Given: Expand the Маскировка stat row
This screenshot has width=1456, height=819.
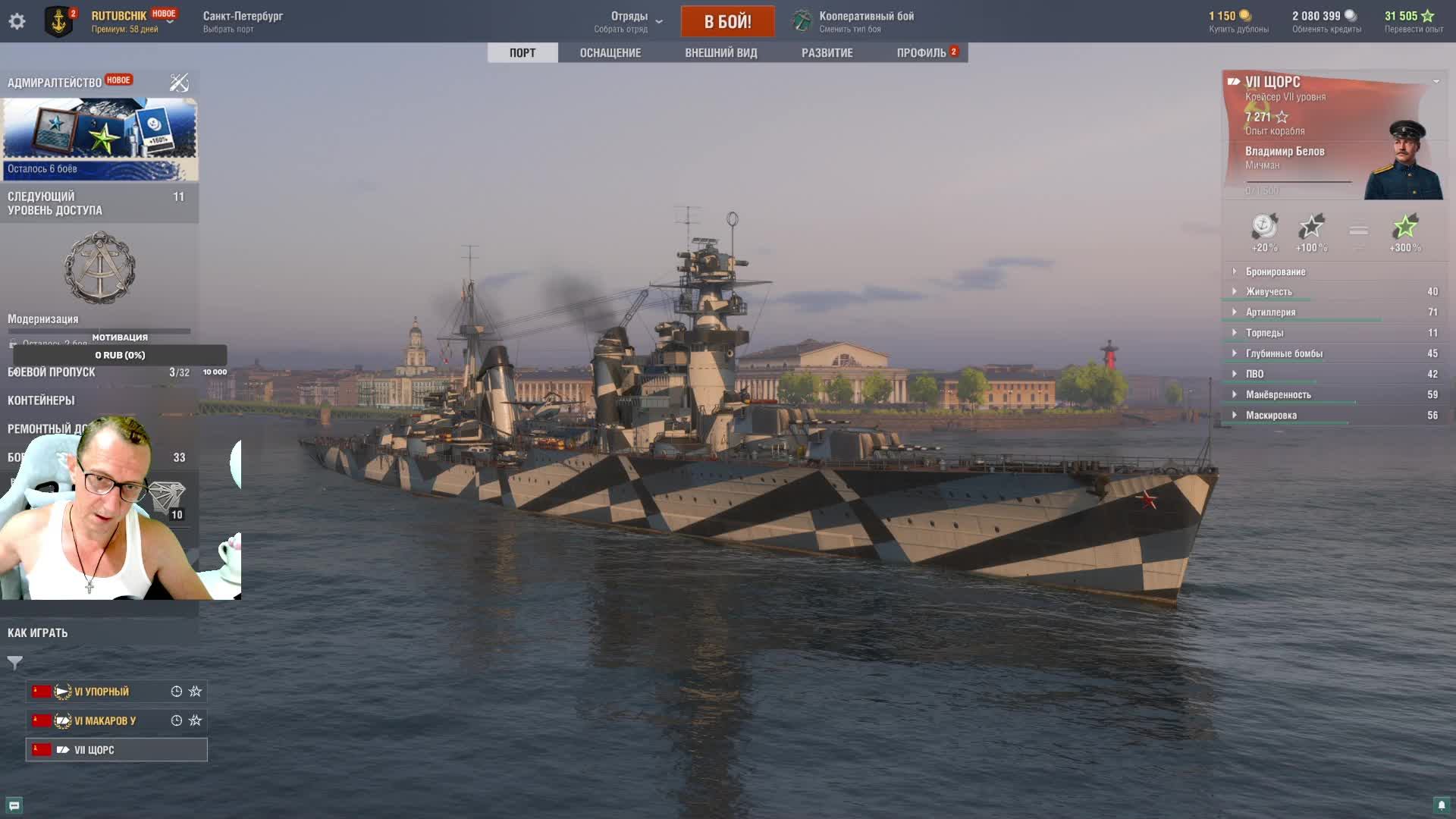Looking at the screenshot, I should click(x=1271, y=416).
